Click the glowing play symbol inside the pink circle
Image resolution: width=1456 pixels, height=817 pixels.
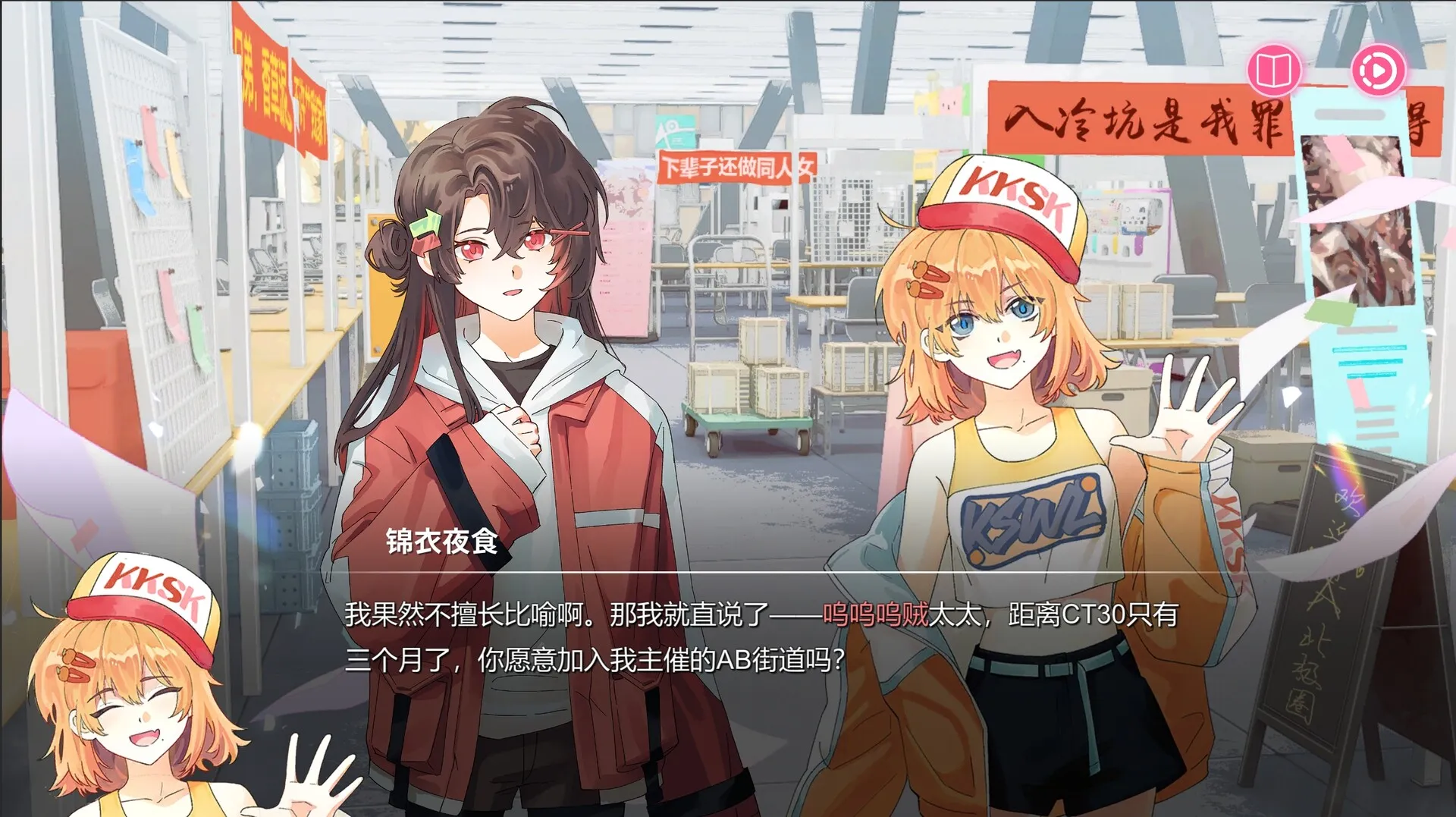coord(1380,70)
